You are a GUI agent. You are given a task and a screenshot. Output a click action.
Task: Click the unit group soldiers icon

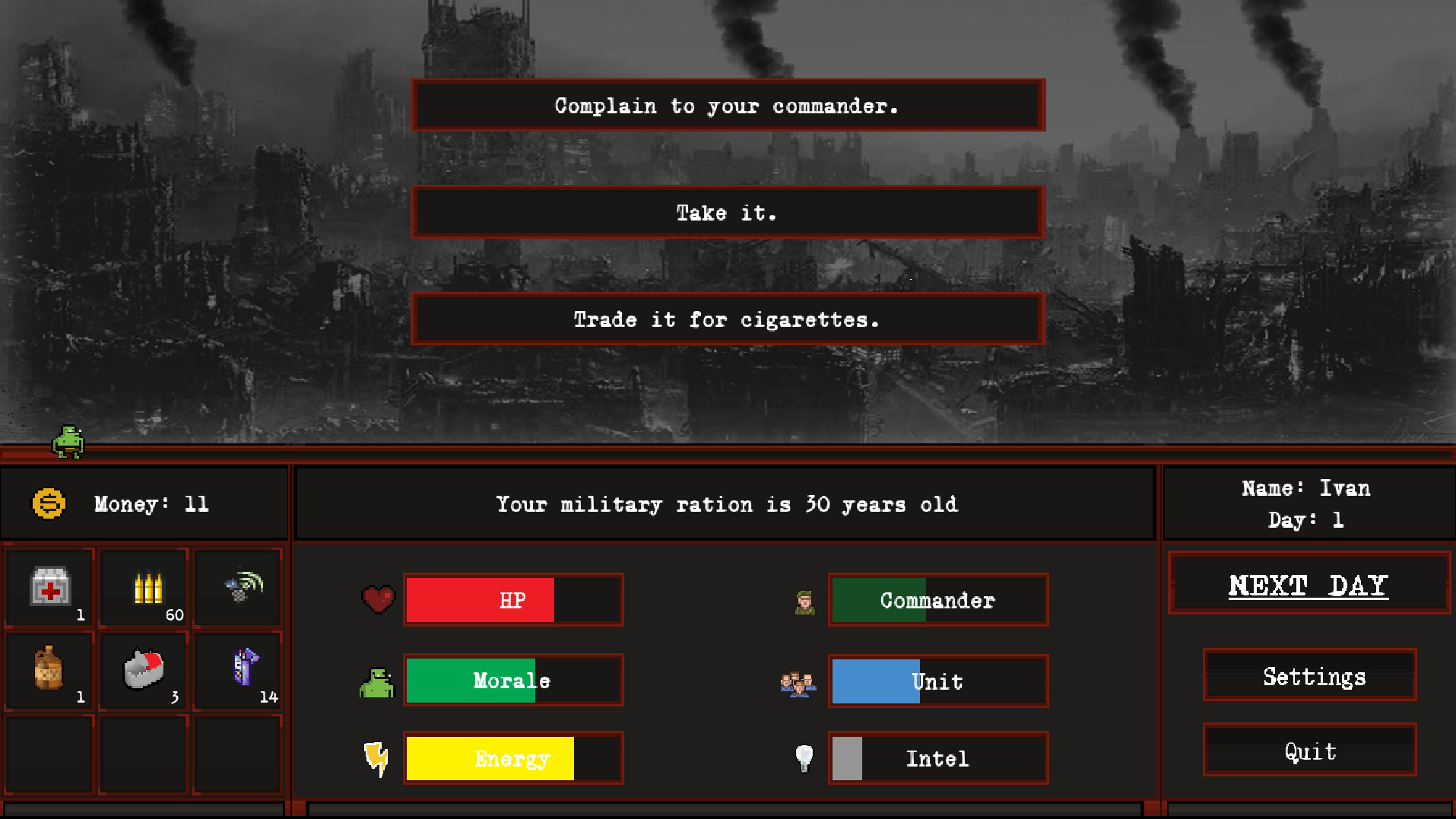[798, 681]
